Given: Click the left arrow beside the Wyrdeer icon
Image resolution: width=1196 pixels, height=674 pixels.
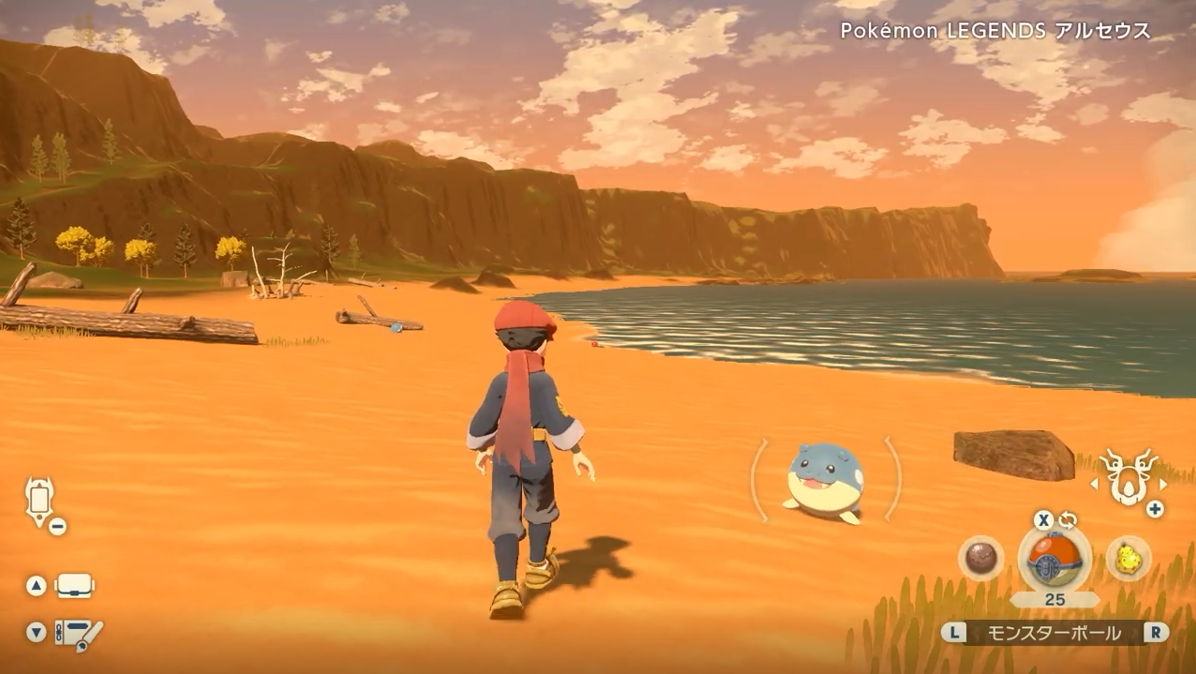Looking at the screenshot, I should pos(1094,484).
